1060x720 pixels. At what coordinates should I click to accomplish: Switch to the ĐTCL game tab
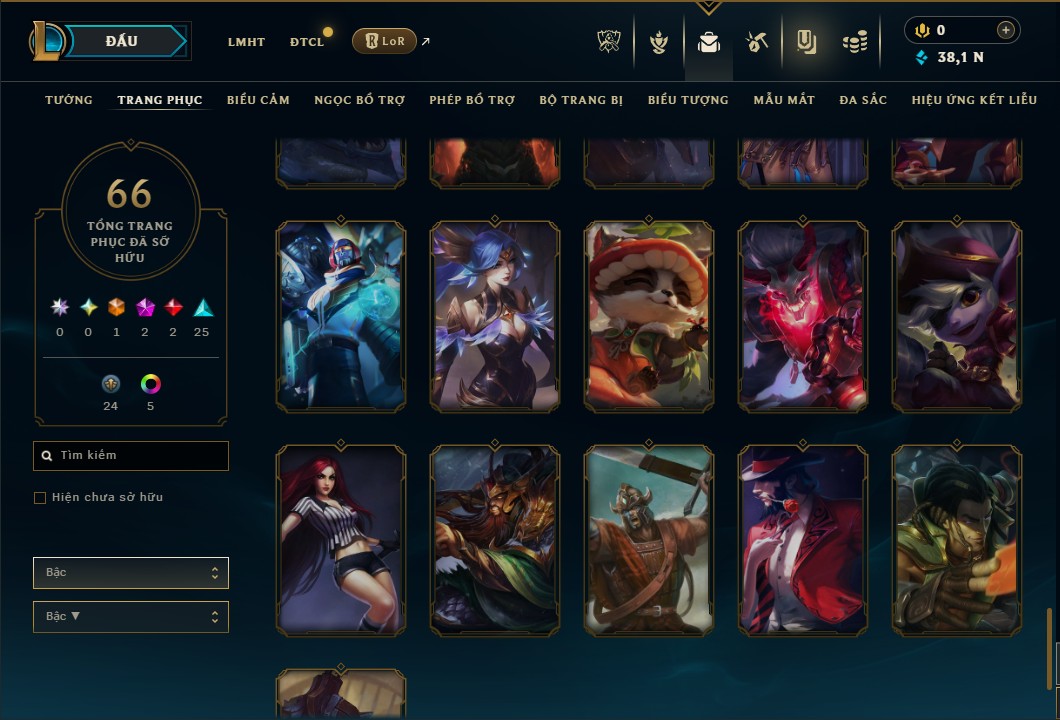307,42
